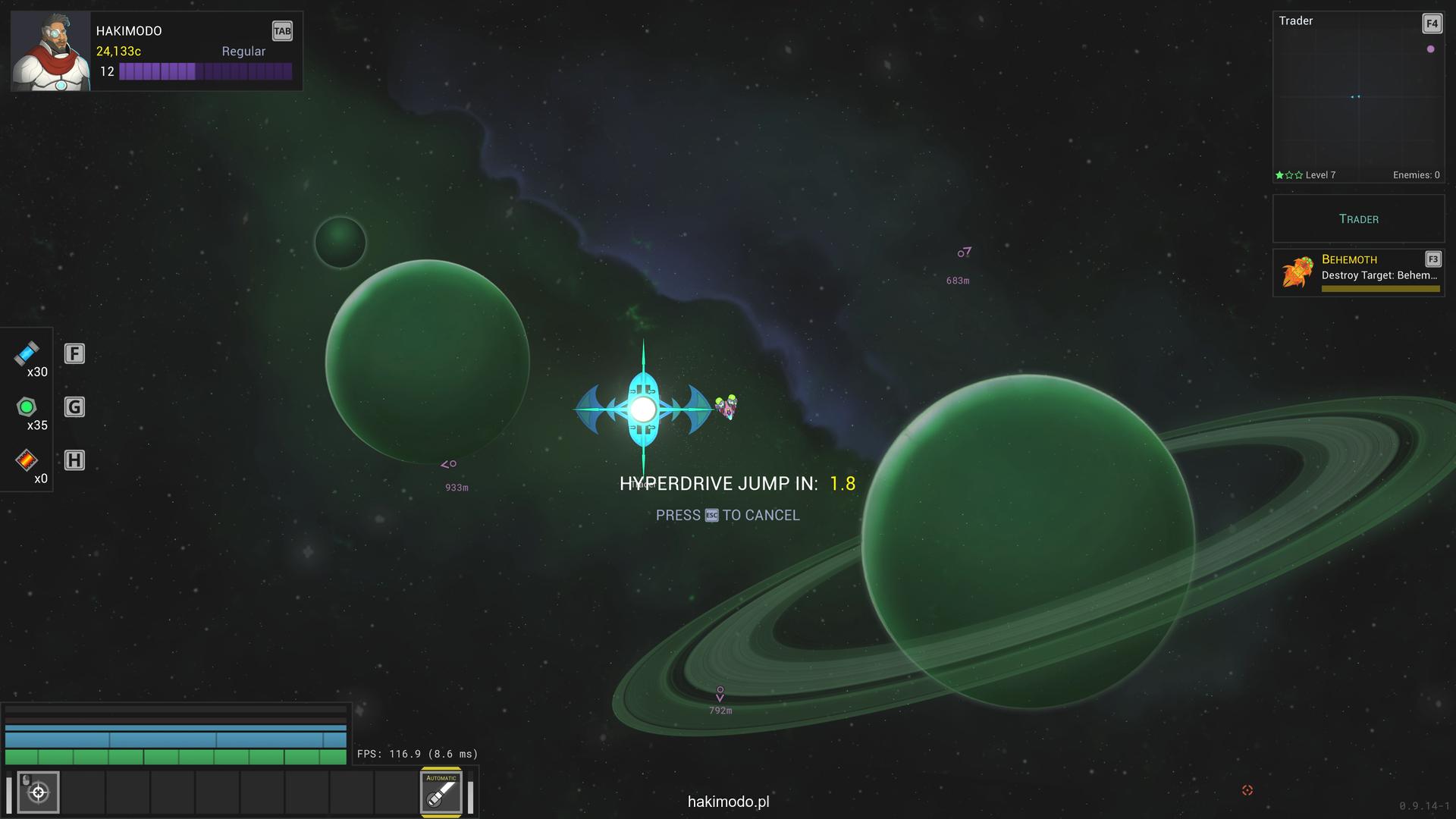1456x819 pixels.
Task: Open the Hakimodo pilot portrait
Action: point(50,52)
